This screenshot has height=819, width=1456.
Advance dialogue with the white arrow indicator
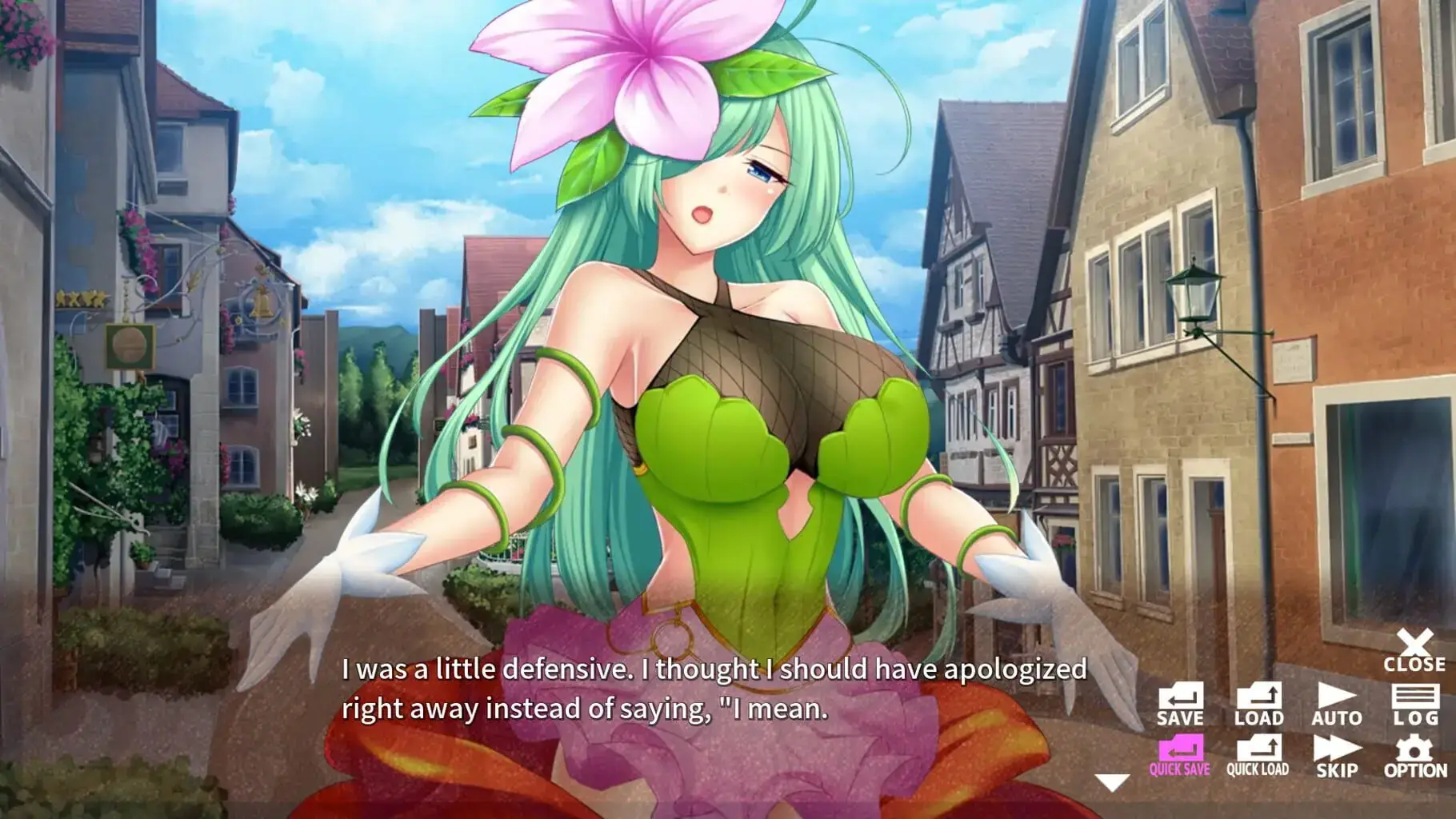click(x=1112, y=782)
